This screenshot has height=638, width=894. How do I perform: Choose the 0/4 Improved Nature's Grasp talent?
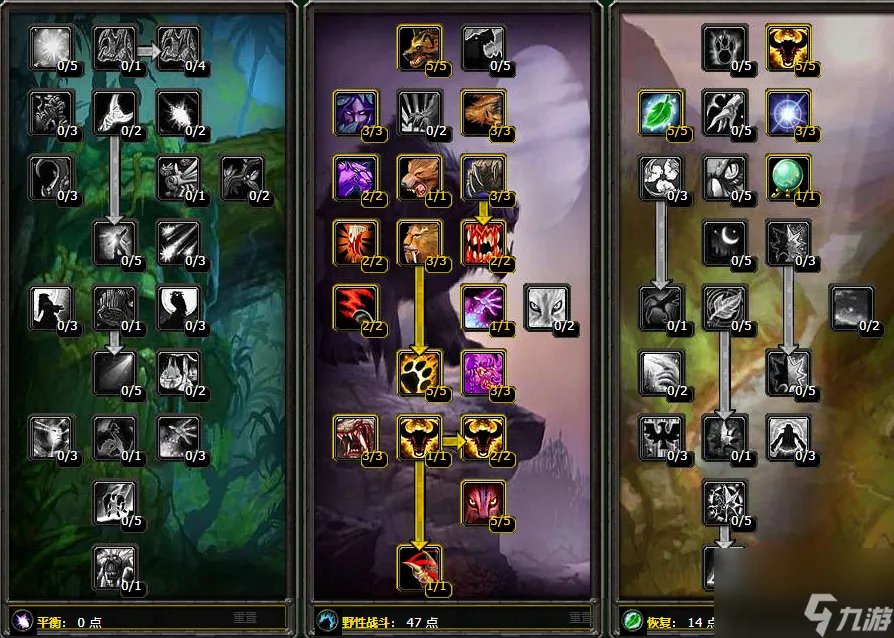coord(177,47)
